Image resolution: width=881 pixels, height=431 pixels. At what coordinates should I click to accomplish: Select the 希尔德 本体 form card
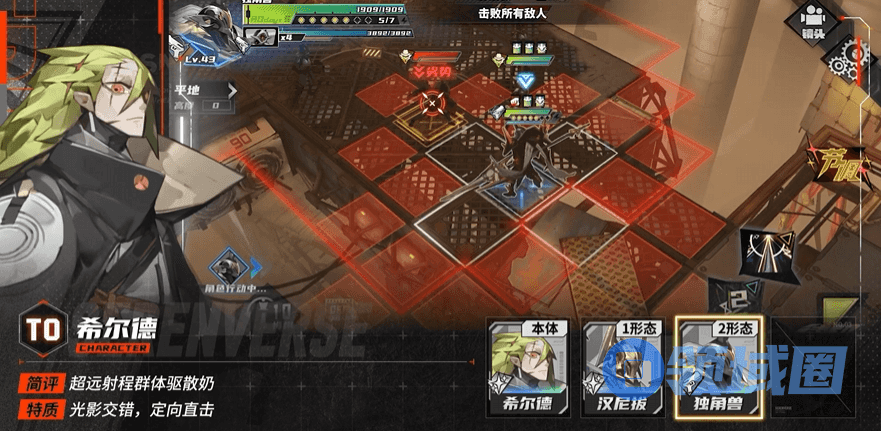527,368
